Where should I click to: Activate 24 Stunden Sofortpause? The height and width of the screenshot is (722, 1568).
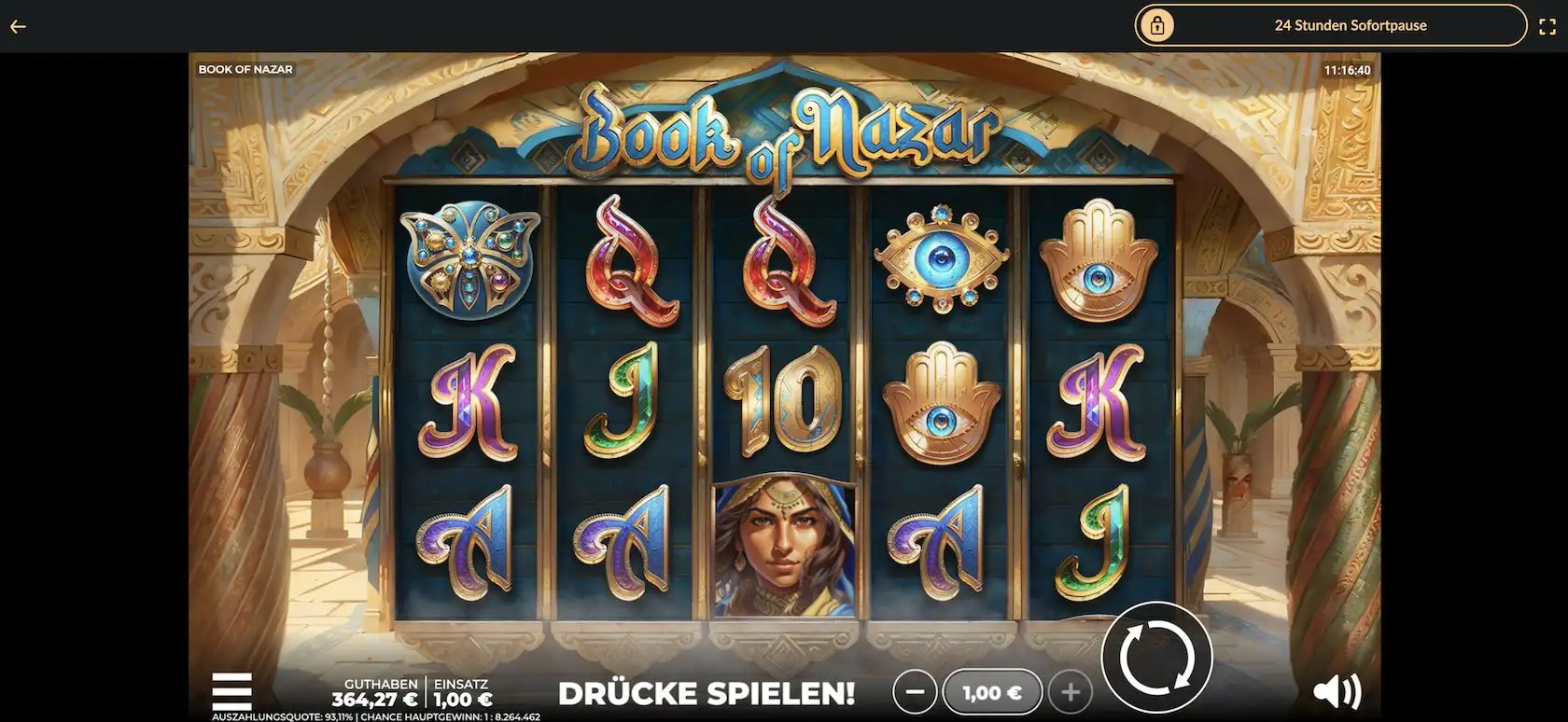pyautogui.click(x=1350, y=25)
